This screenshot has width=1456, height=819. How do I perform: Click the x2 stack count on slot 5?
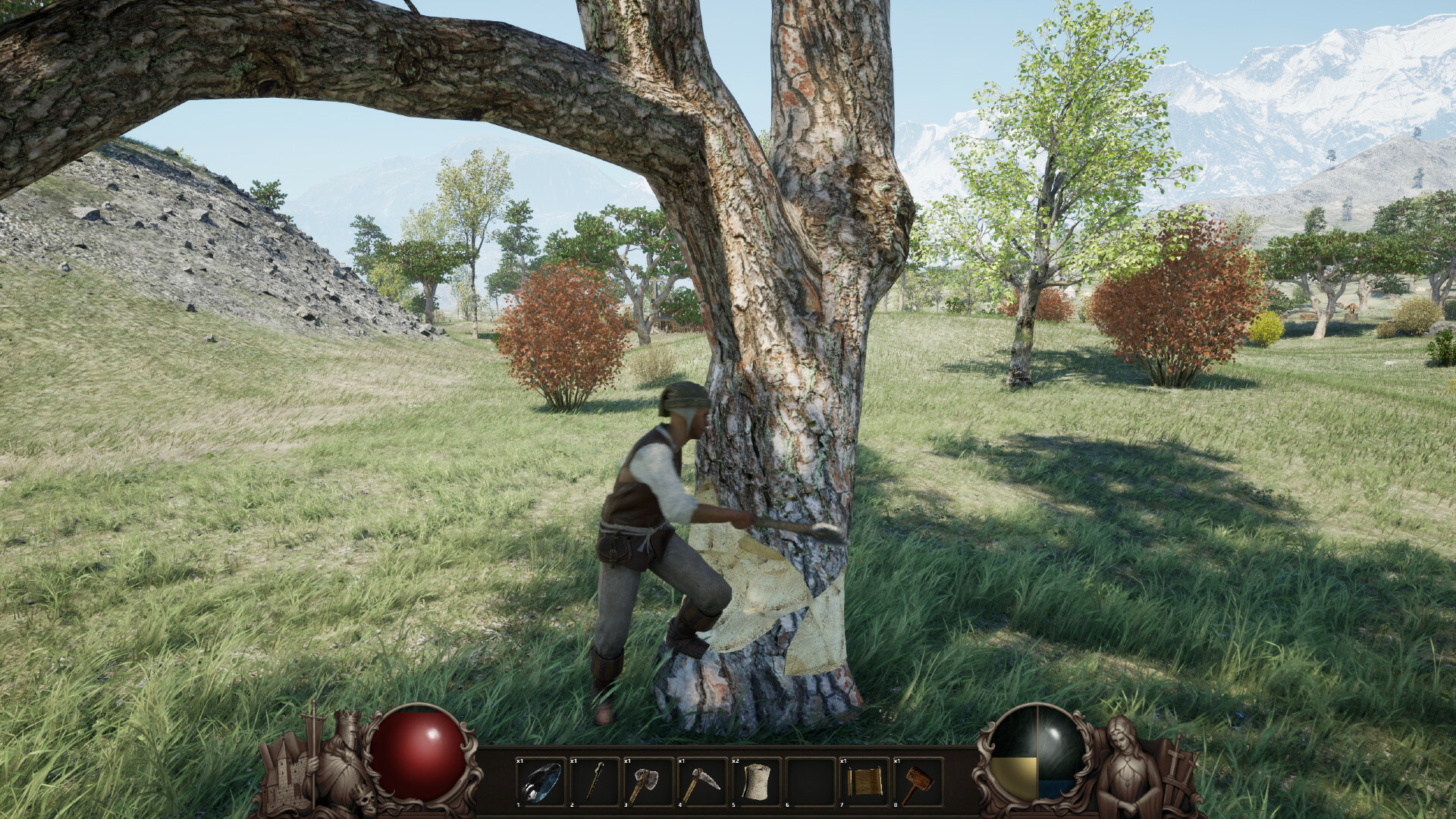pyautogui.click(x=734, y=761)
